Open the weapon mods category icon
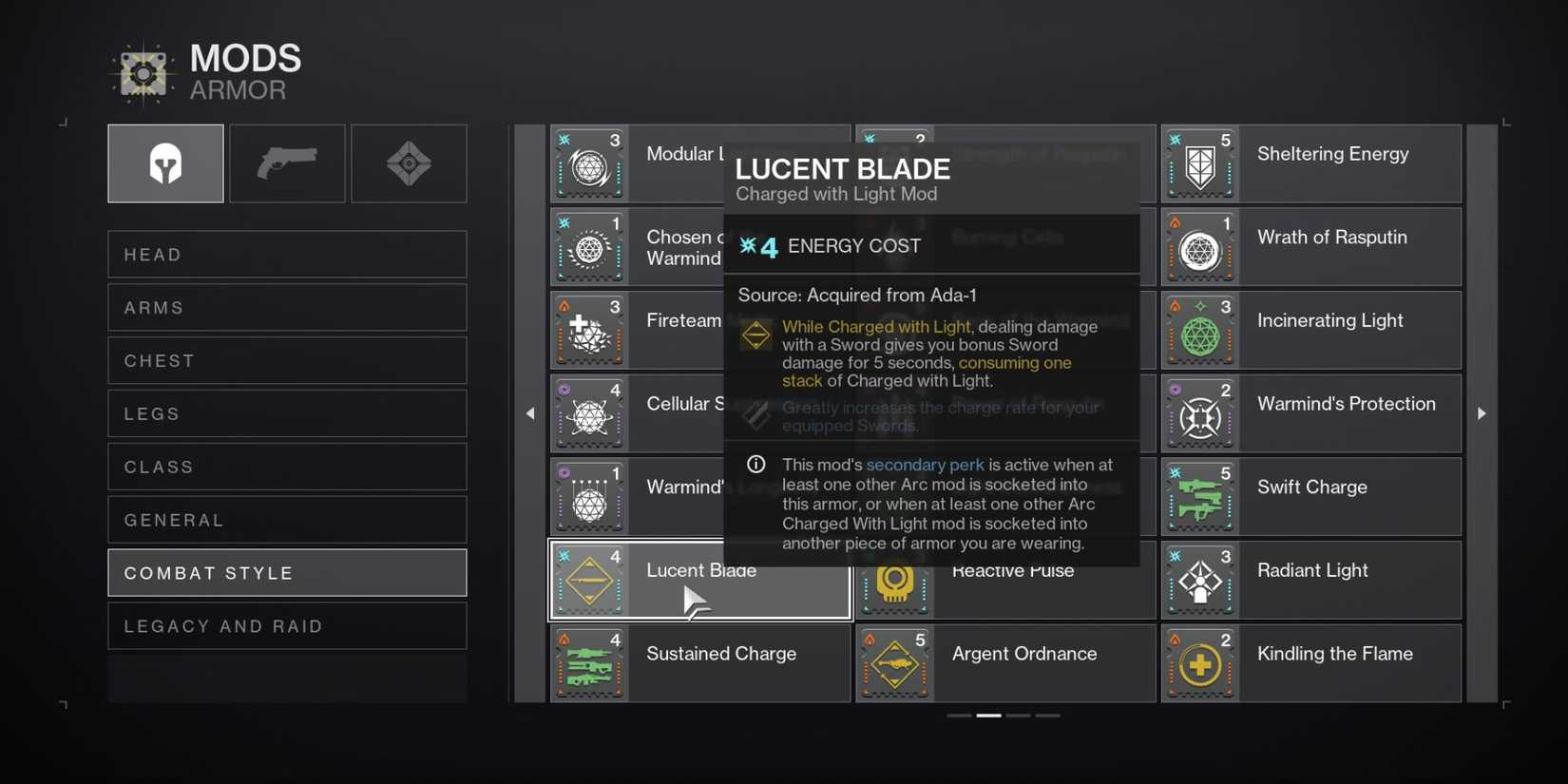Viewport: 1568px width, 784px height. point(287,163)
